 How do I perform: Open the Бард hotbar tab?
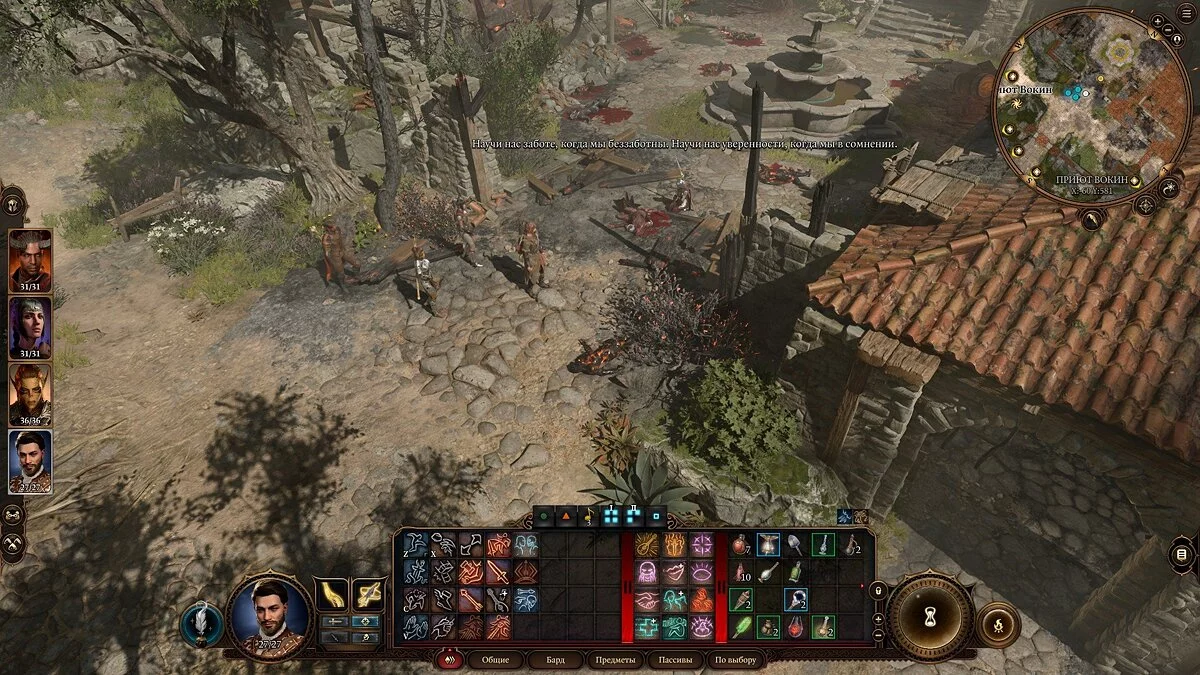click(555, 660)
